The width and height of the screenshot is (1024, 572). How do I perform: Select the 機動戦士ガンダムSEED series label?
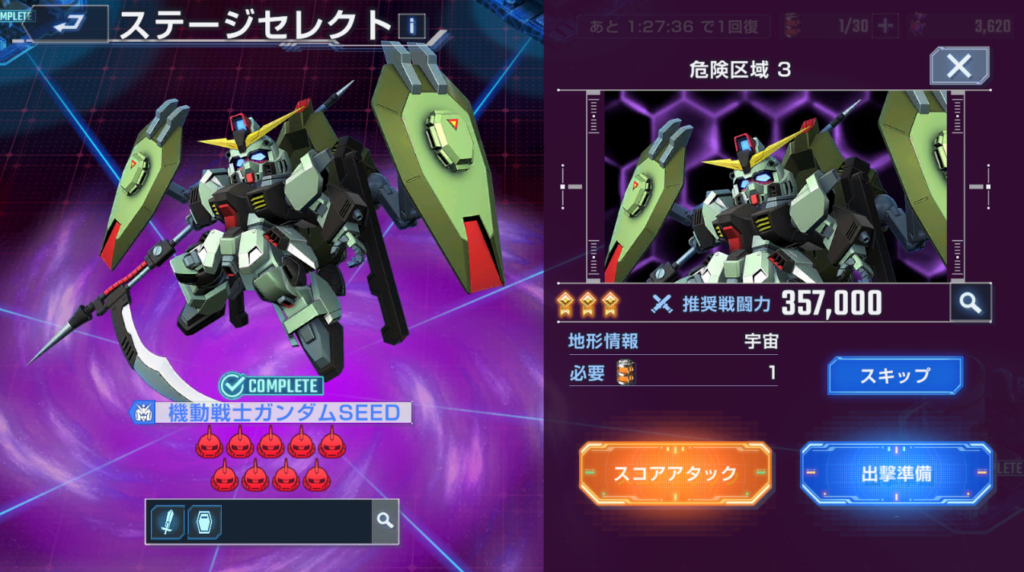pos(272,412)
